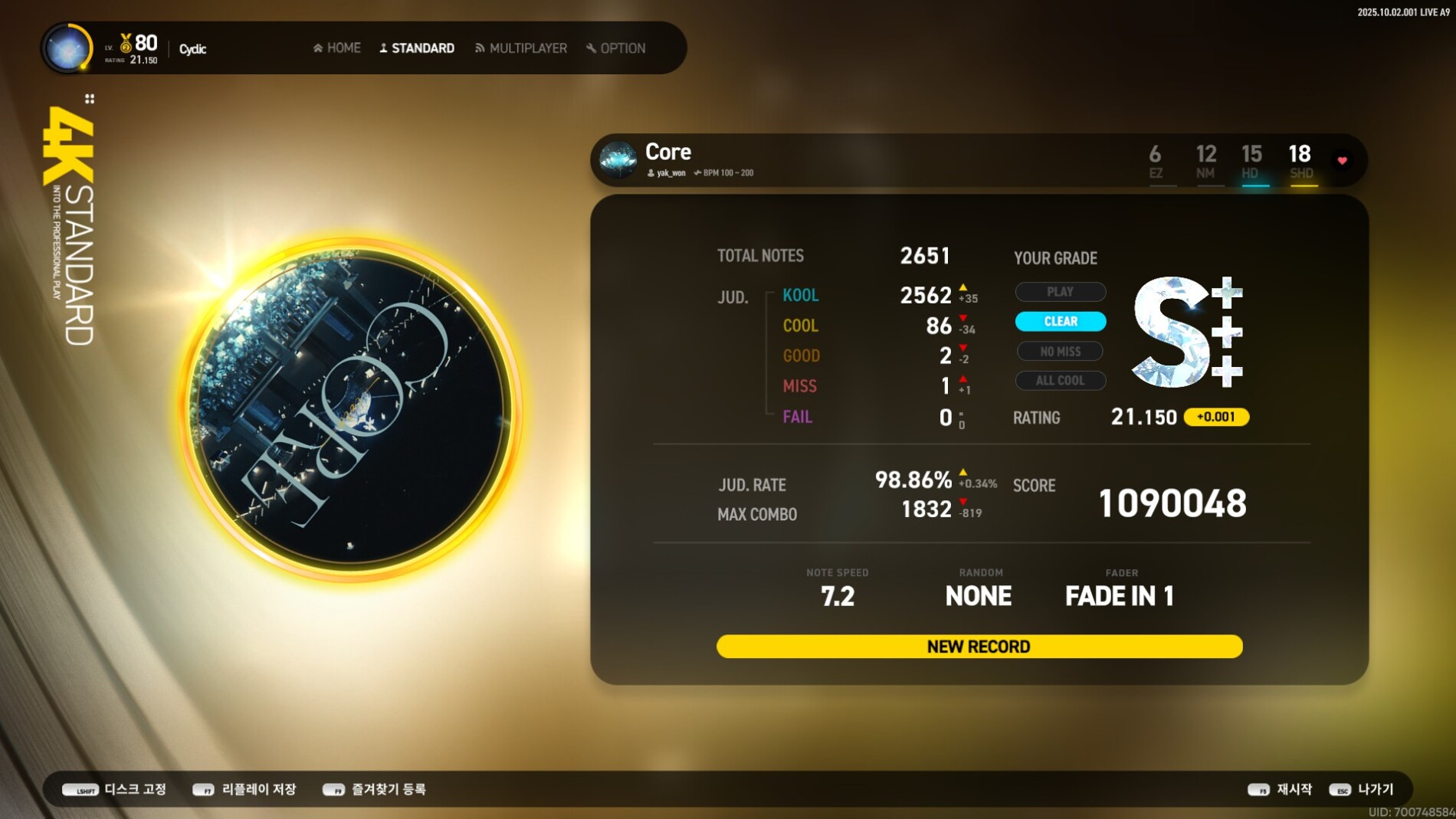Choose the NM 12 difficulty

[x=1205, y=162]
